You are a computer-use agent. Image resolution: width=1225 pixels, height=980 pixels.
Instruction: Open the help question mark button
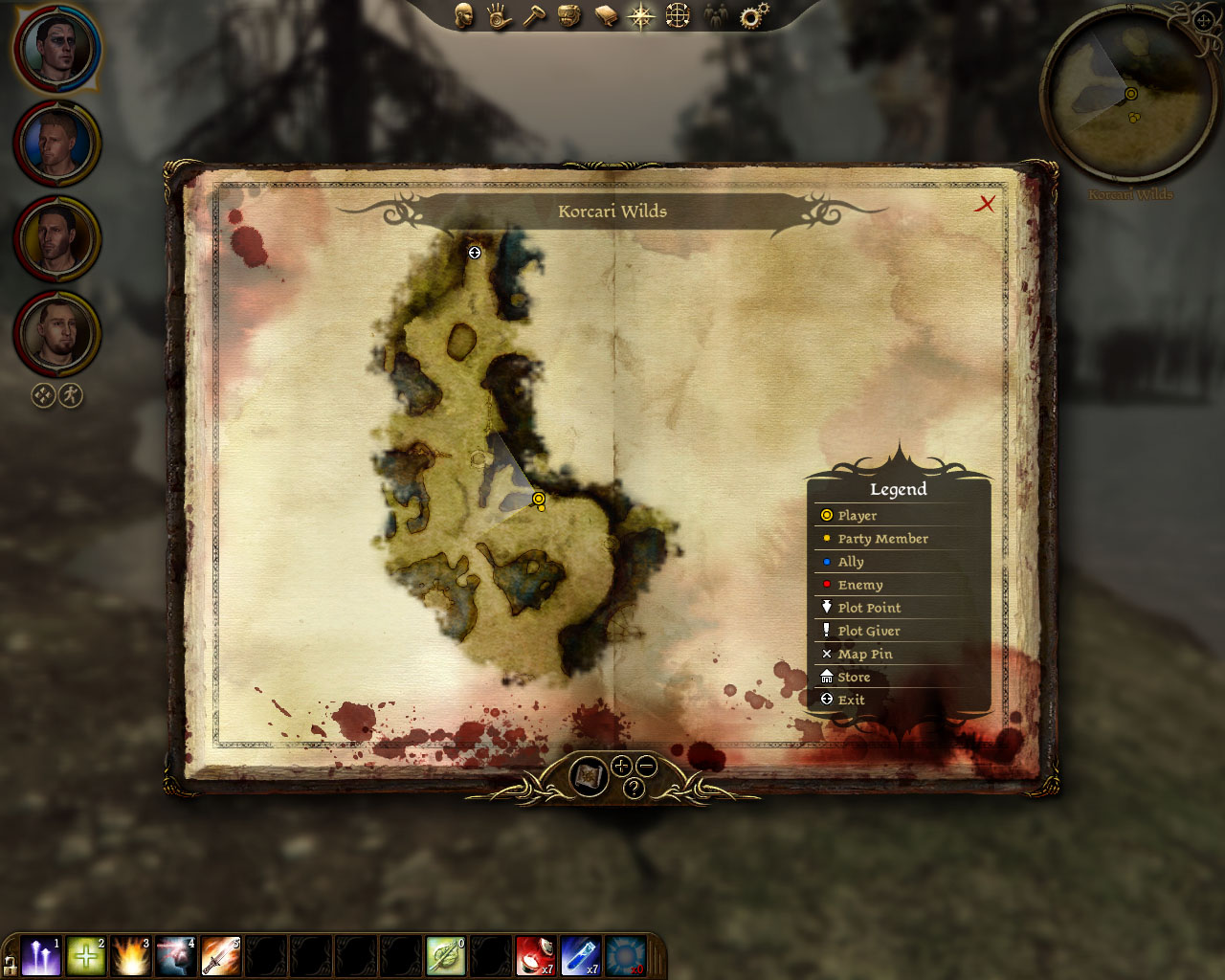(634, 788)
